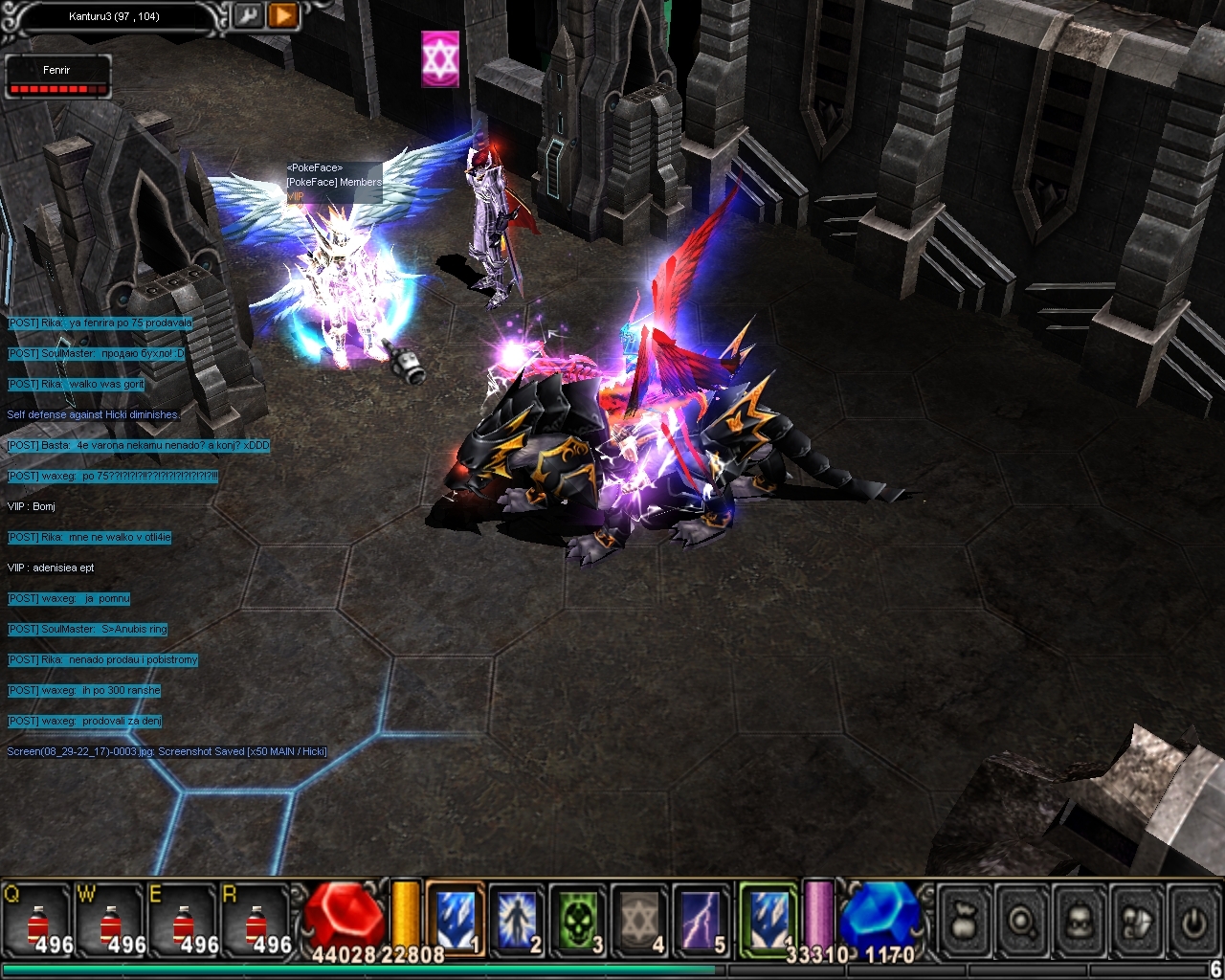
Task: Choose the green skull skill in slot 3
Action: (578, 919)
